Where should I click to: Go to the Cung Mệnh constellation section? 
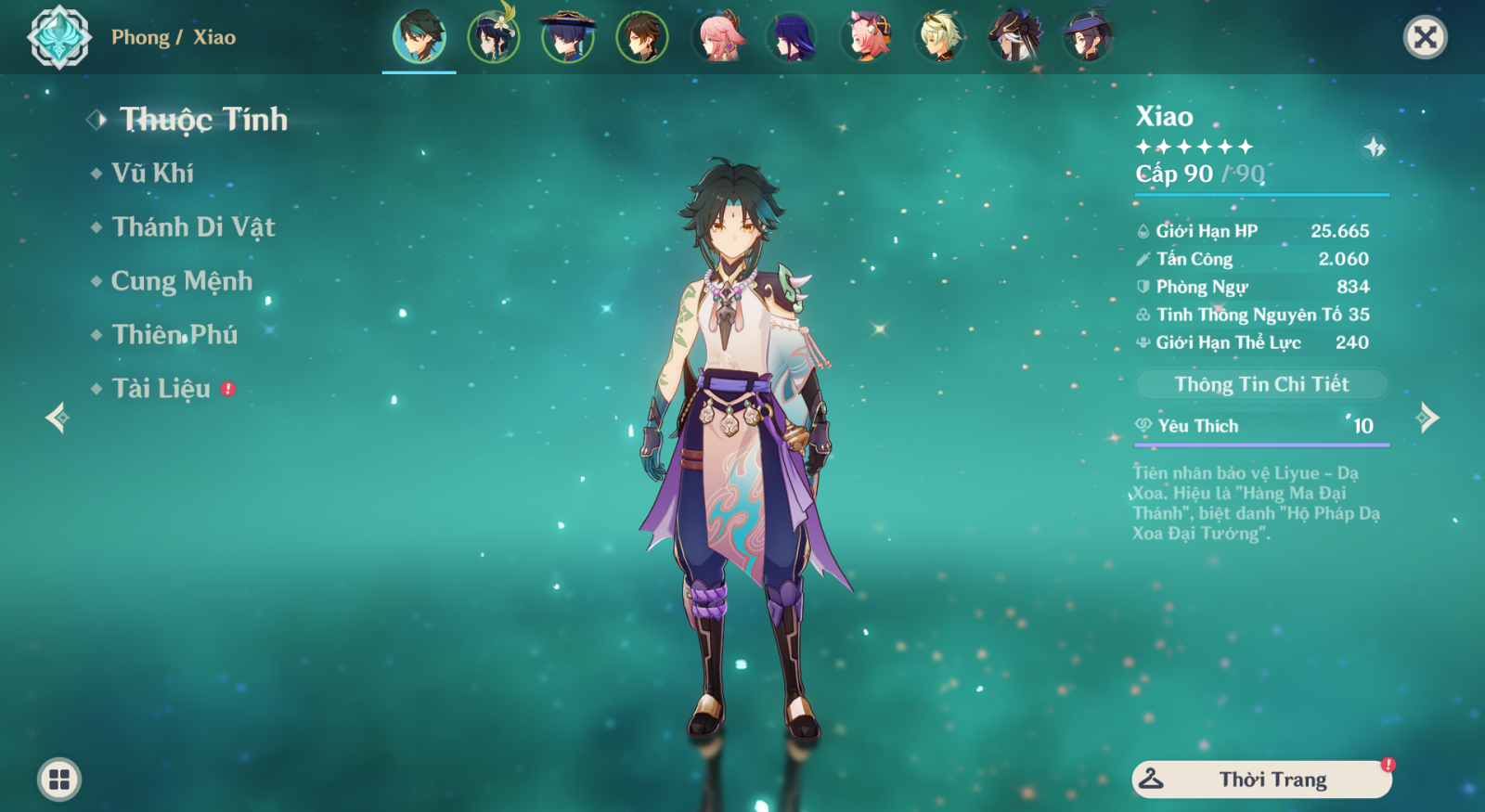point(181,281)
